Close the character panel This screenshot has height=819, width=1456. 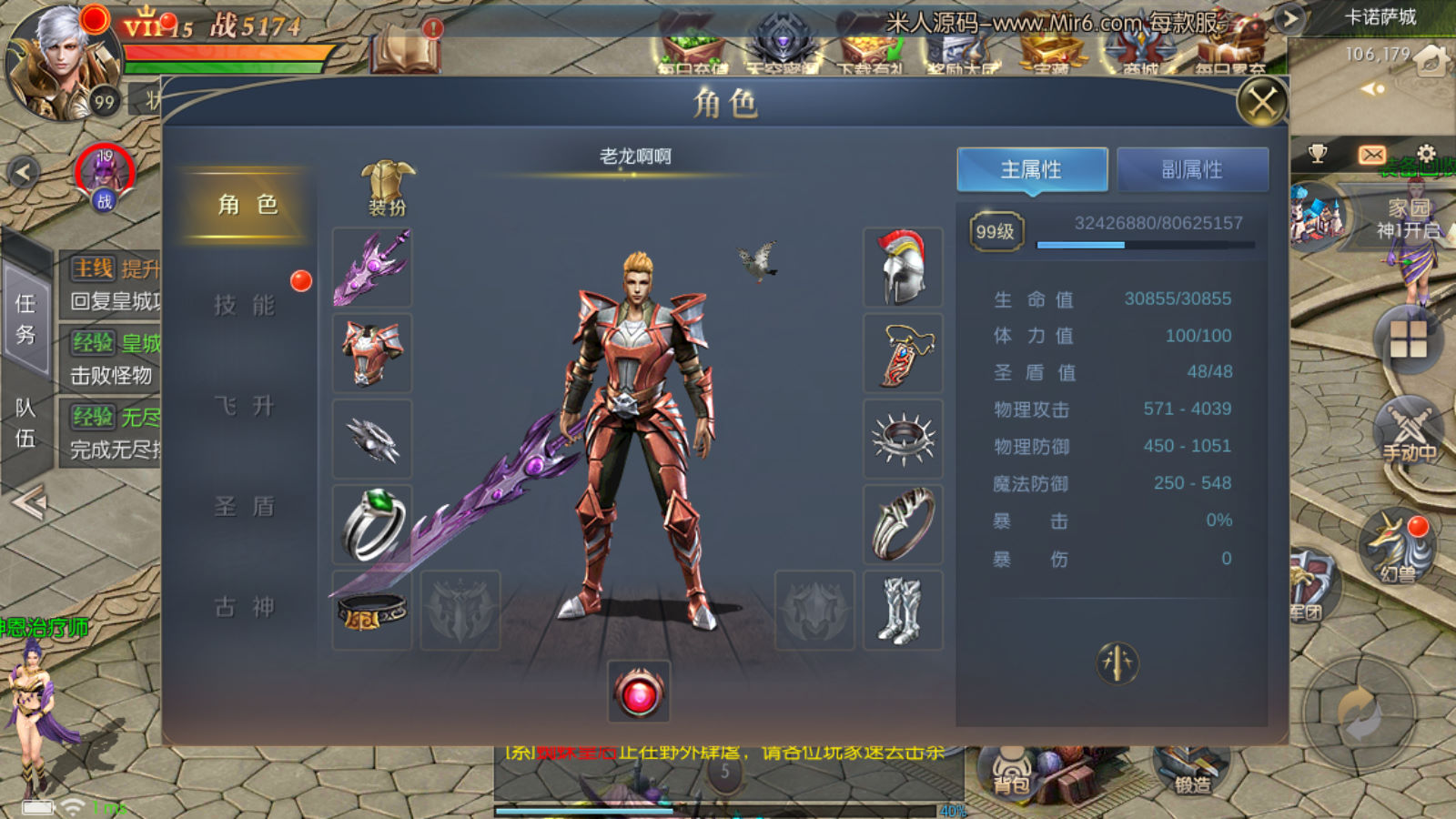coord(1262,102)
